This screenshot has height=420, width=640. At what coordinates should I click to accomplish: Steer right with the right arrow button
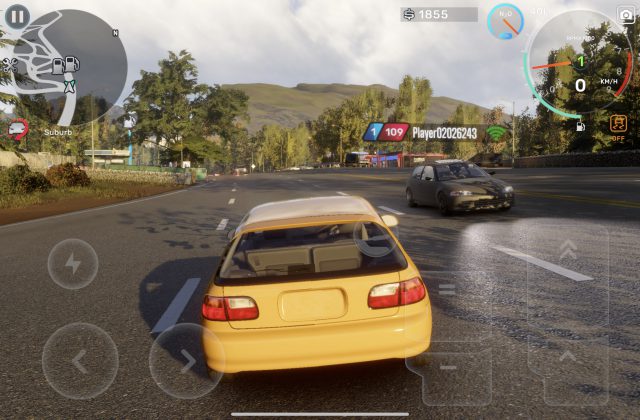point(186,361)
